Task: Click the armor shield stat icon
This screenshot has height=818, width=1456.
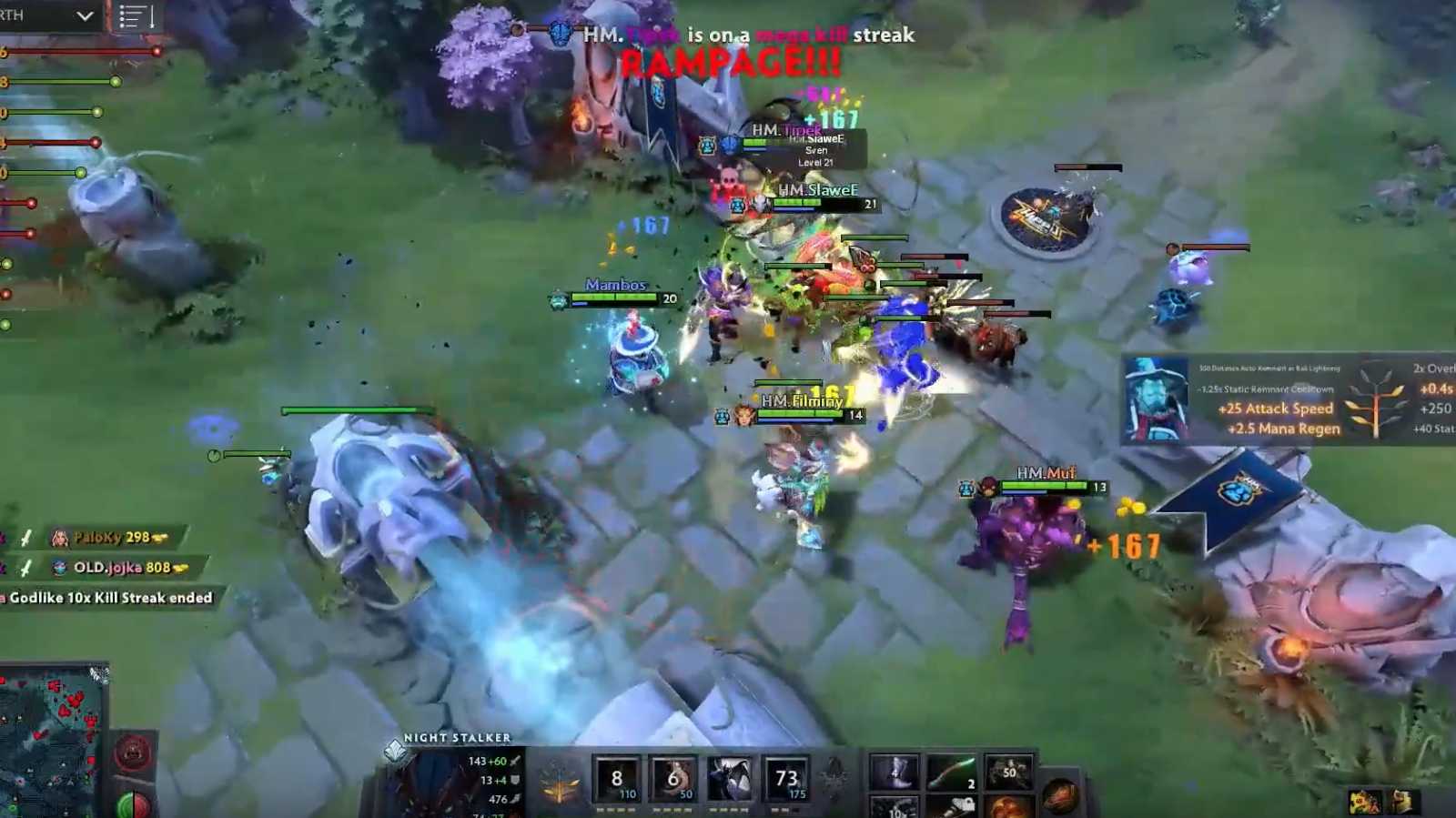Action: click(x=517, y=781)
